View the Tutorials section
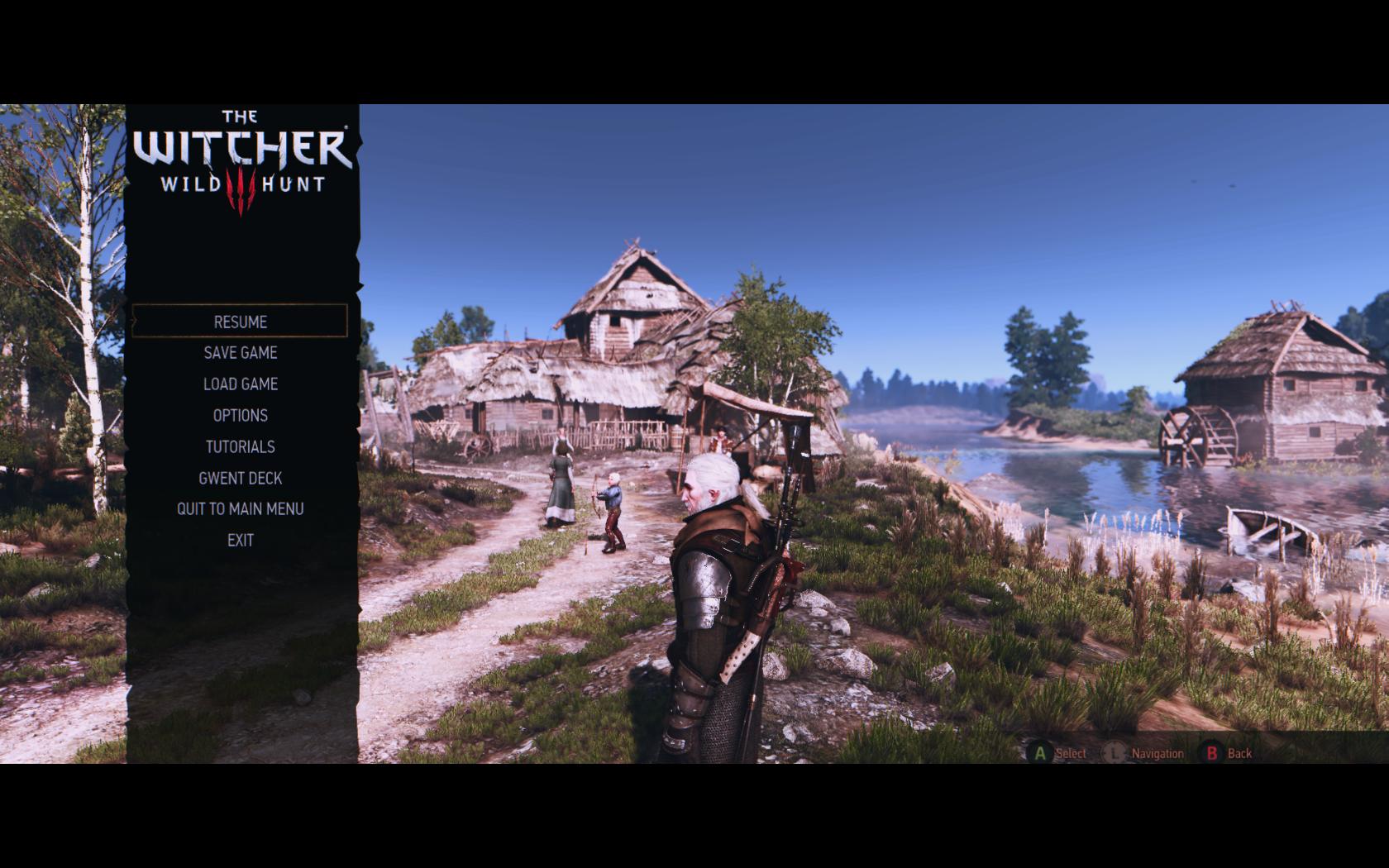Viewport: 1389px width, 868px height. pyautogui.click(x=240, y=447)
